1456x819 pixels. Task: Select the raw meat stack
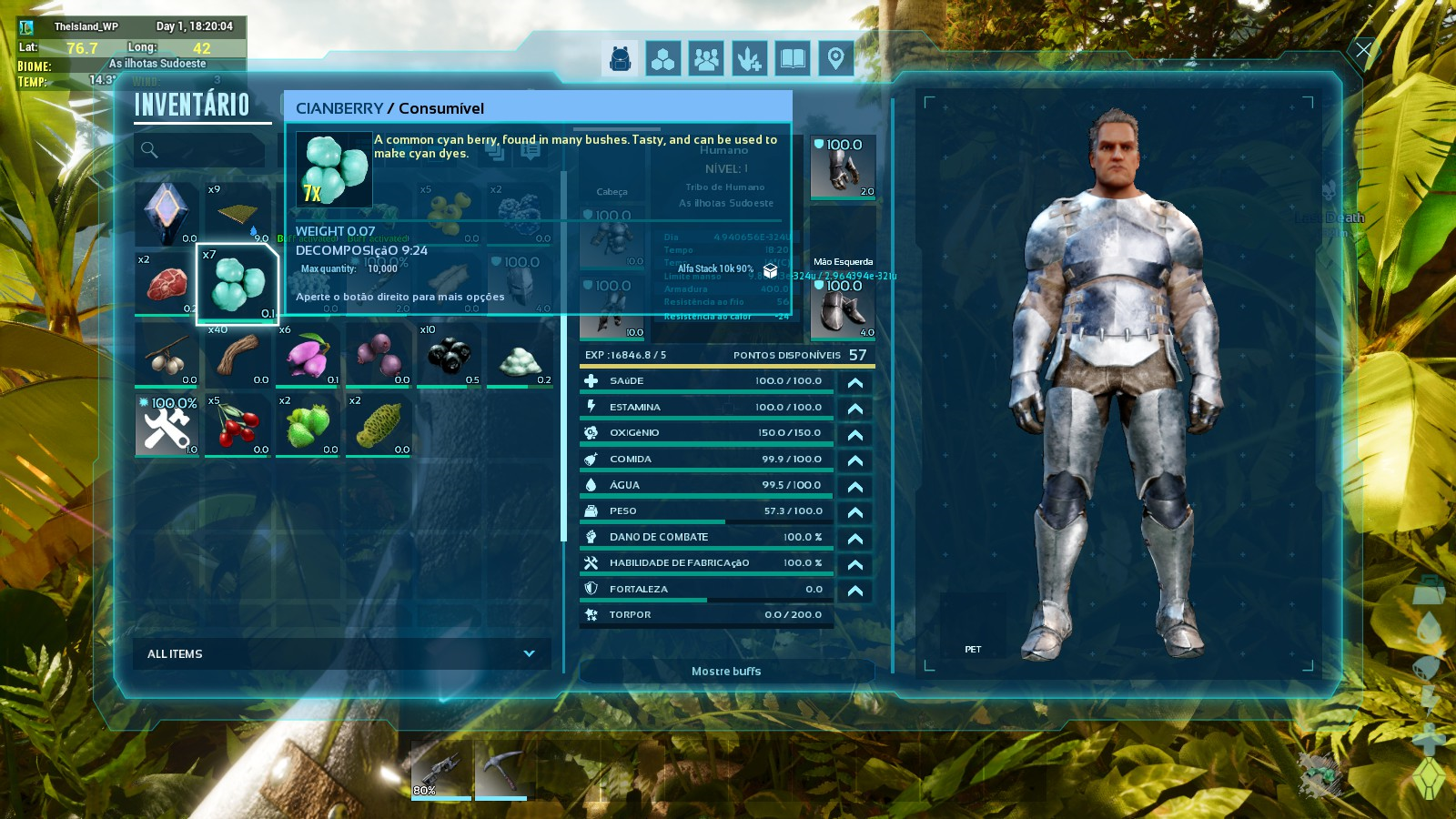click(x=166, y=283)
